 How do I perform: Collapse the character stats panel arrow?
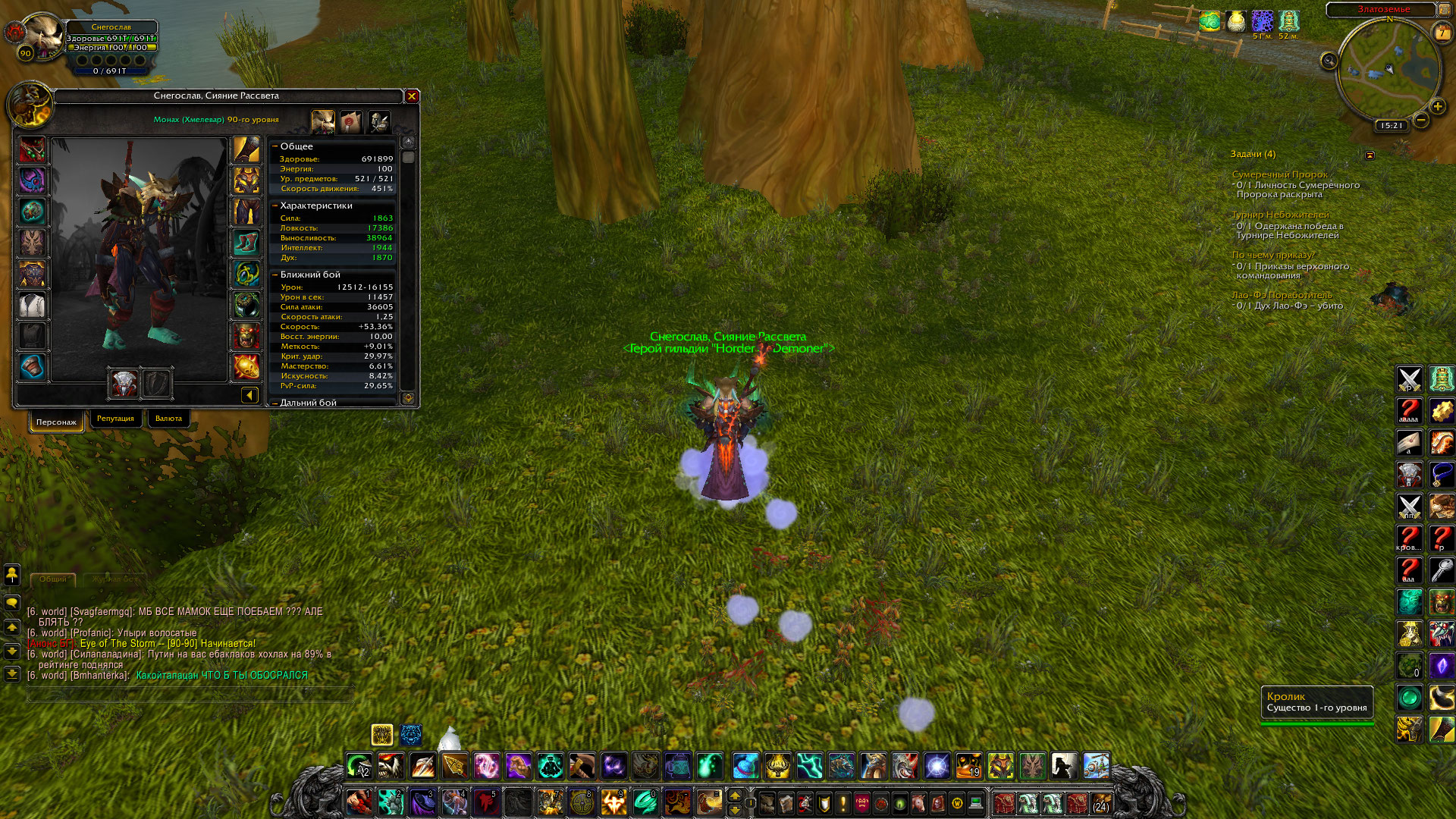click(249, 395)
